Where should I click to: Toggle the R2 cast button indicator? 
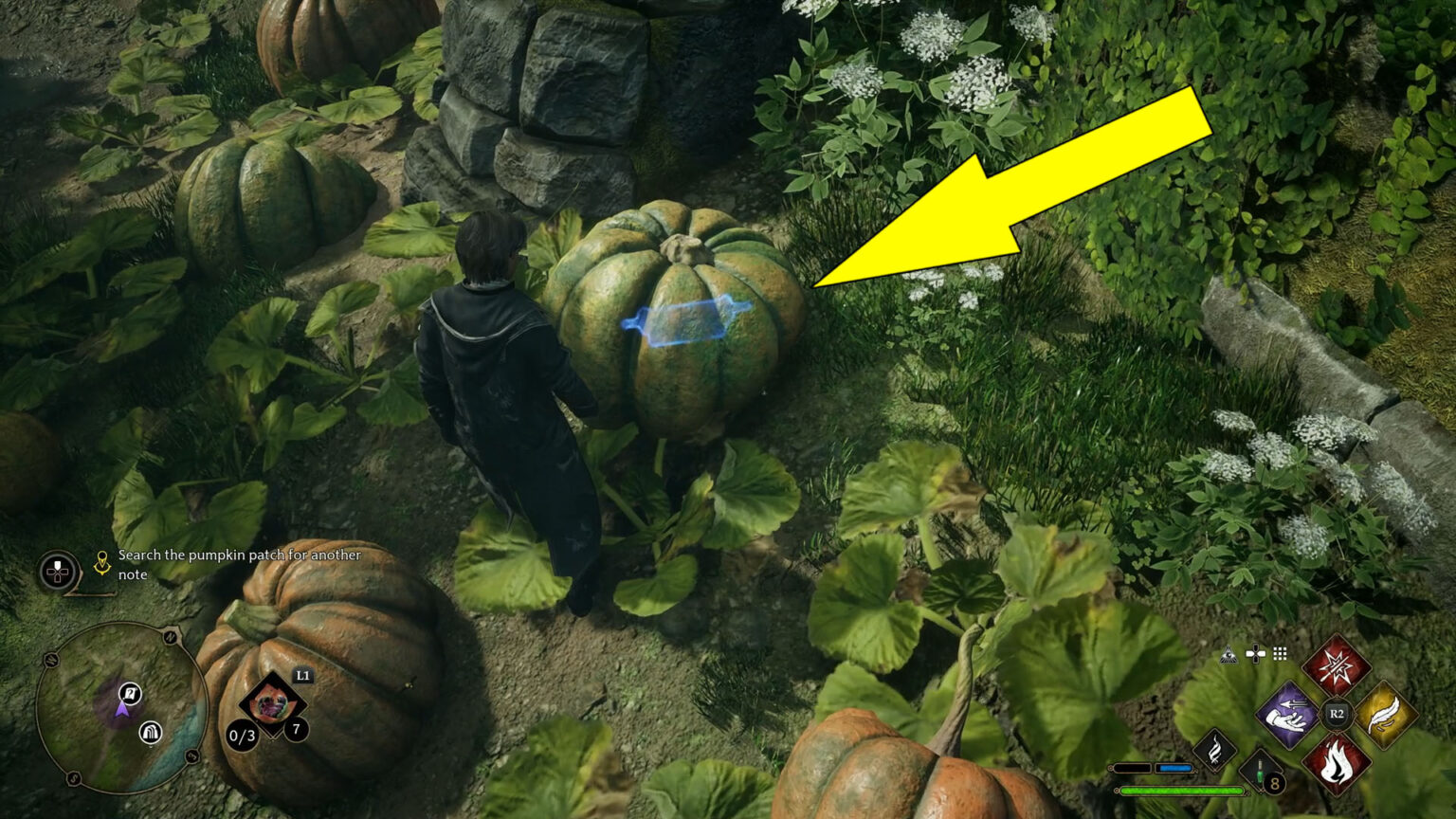click(x=1337, y=713)
